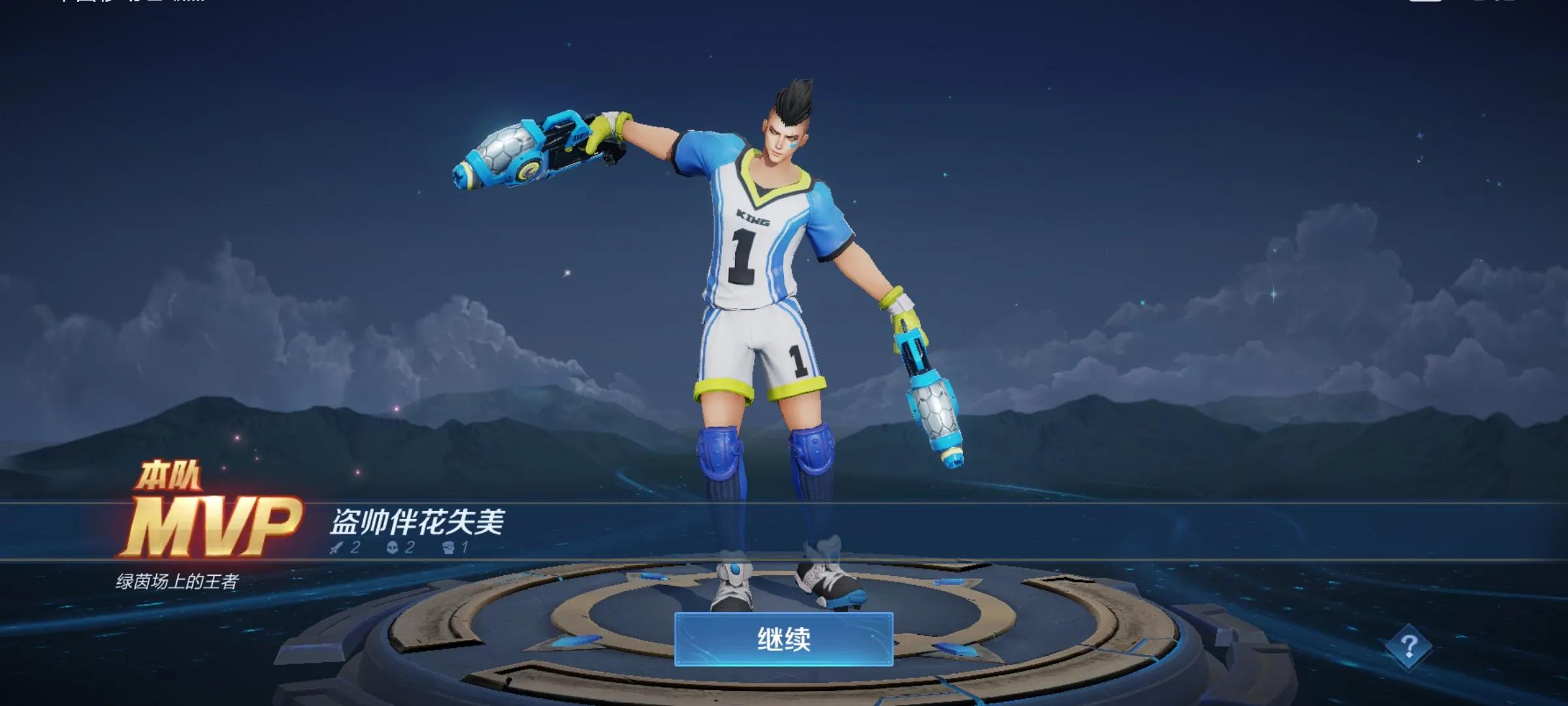This screenshot has height=706, width=1568.
Task: Open the question mark help icon
Action: [1409, 647]
